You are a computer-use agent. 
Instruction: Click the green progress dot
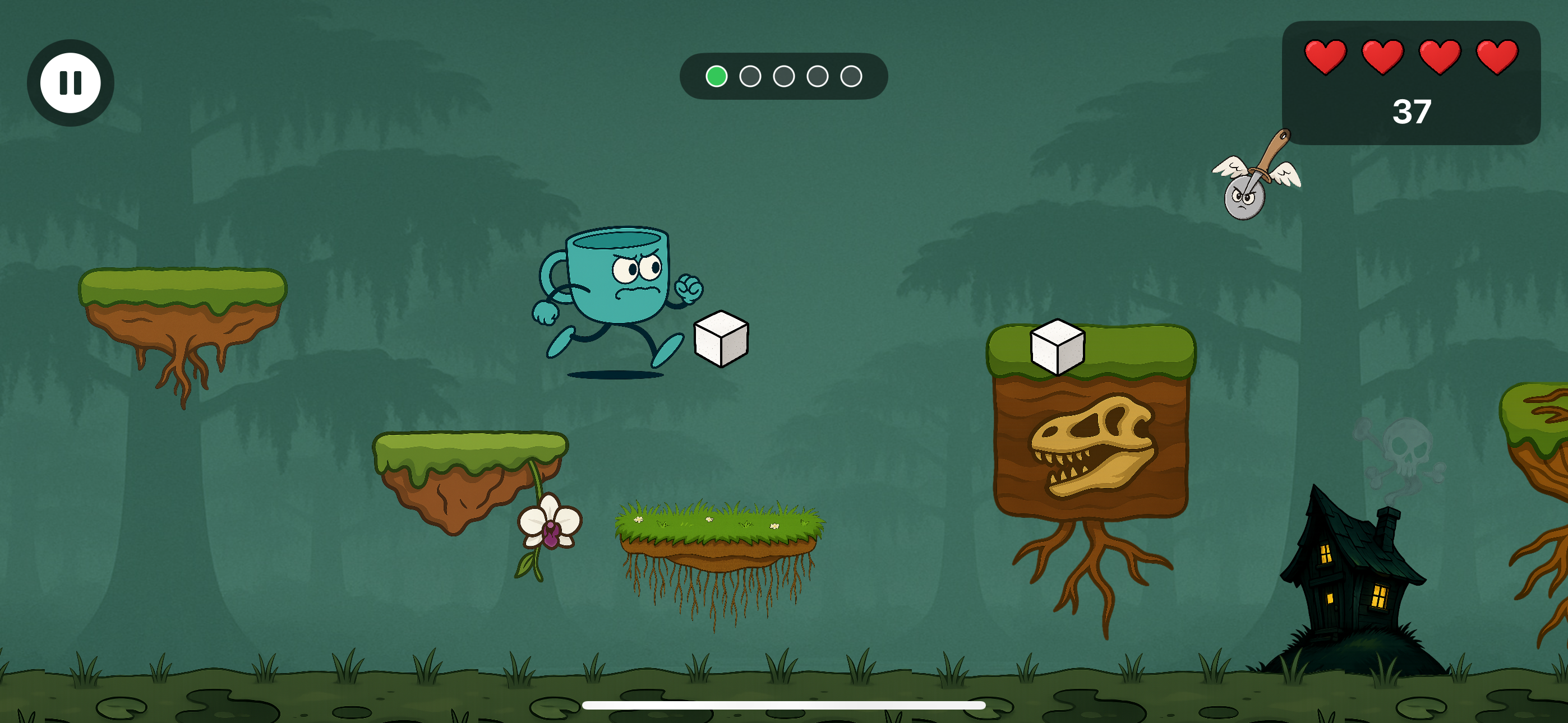click(718, 76)
